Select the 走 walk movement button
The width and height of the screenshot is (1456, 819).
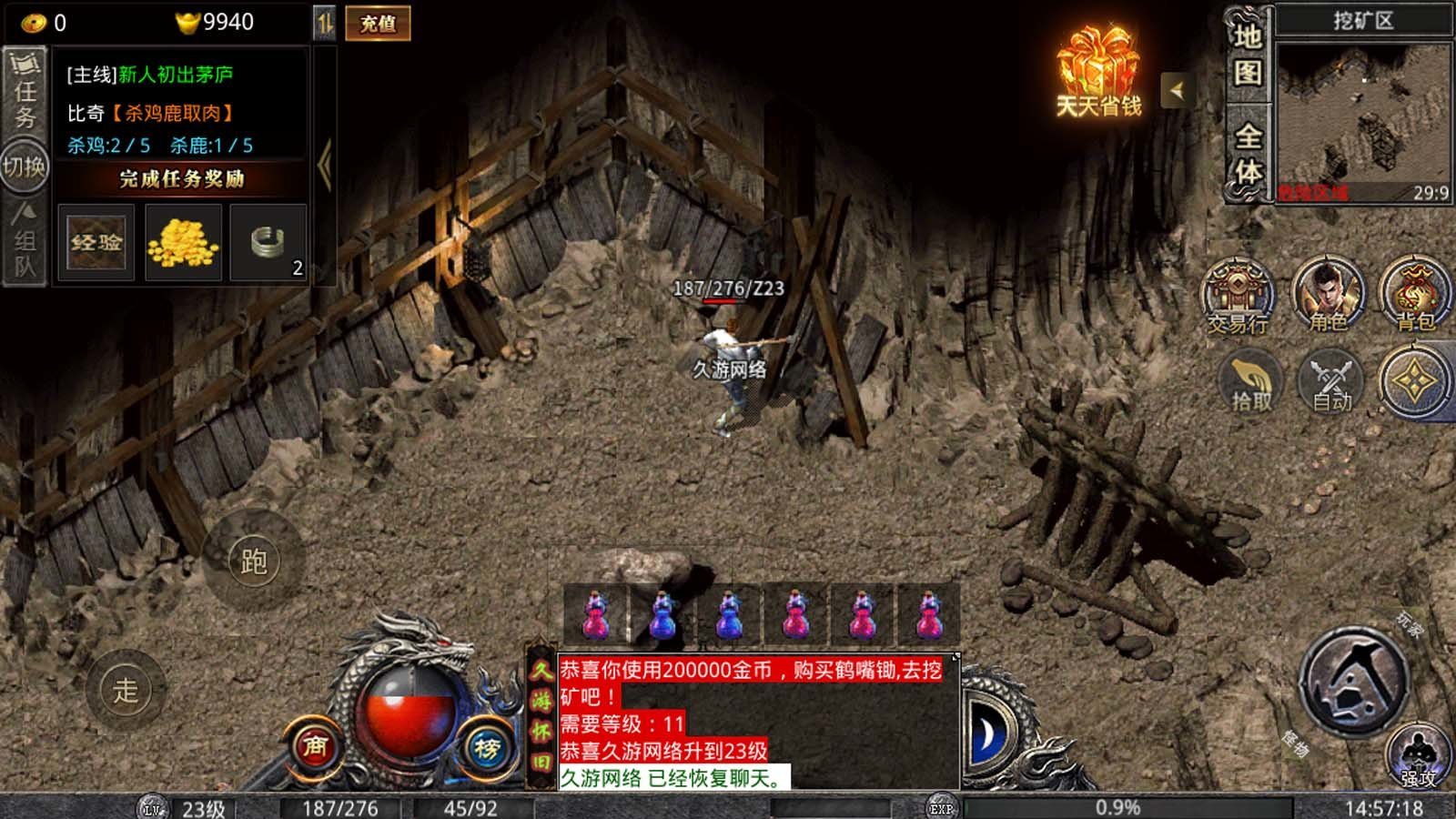pyautogui.click(x=126, y=690)
